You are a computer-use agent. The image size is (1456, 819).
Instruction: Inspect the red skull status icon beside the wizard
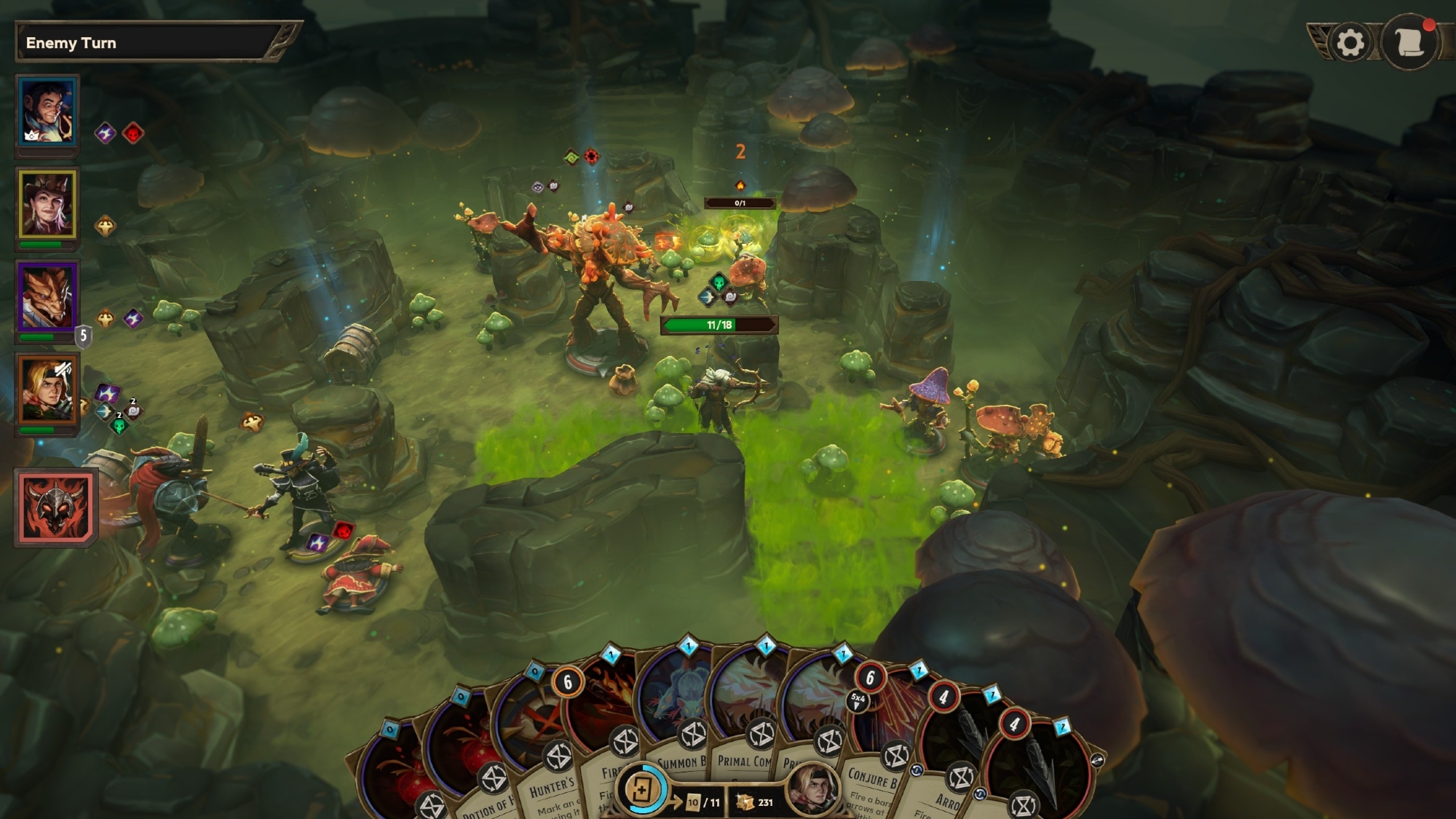133,133
